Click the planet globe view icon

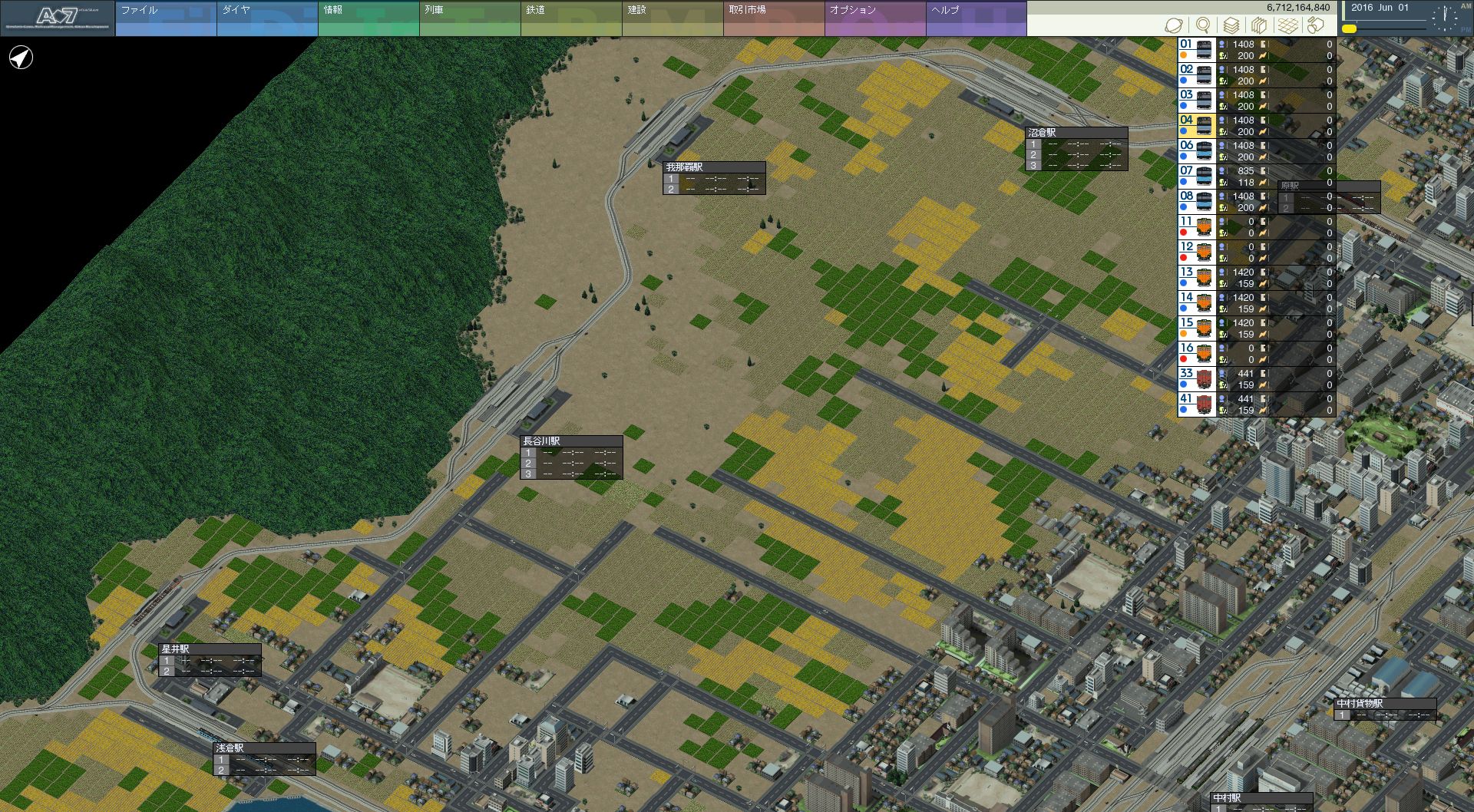click(1174, 25)
